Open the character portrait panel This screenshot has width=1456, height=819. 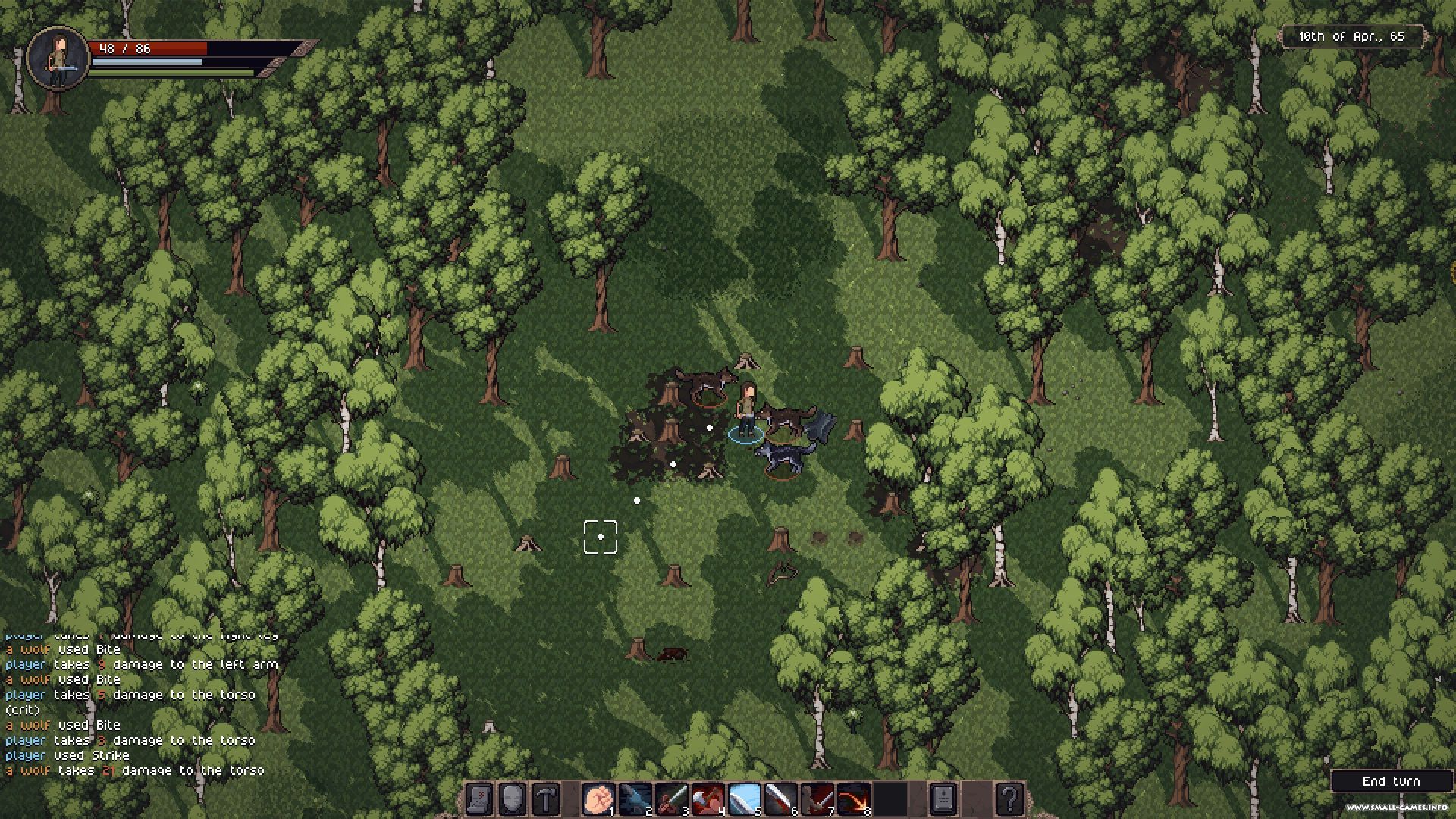point(58,58)
